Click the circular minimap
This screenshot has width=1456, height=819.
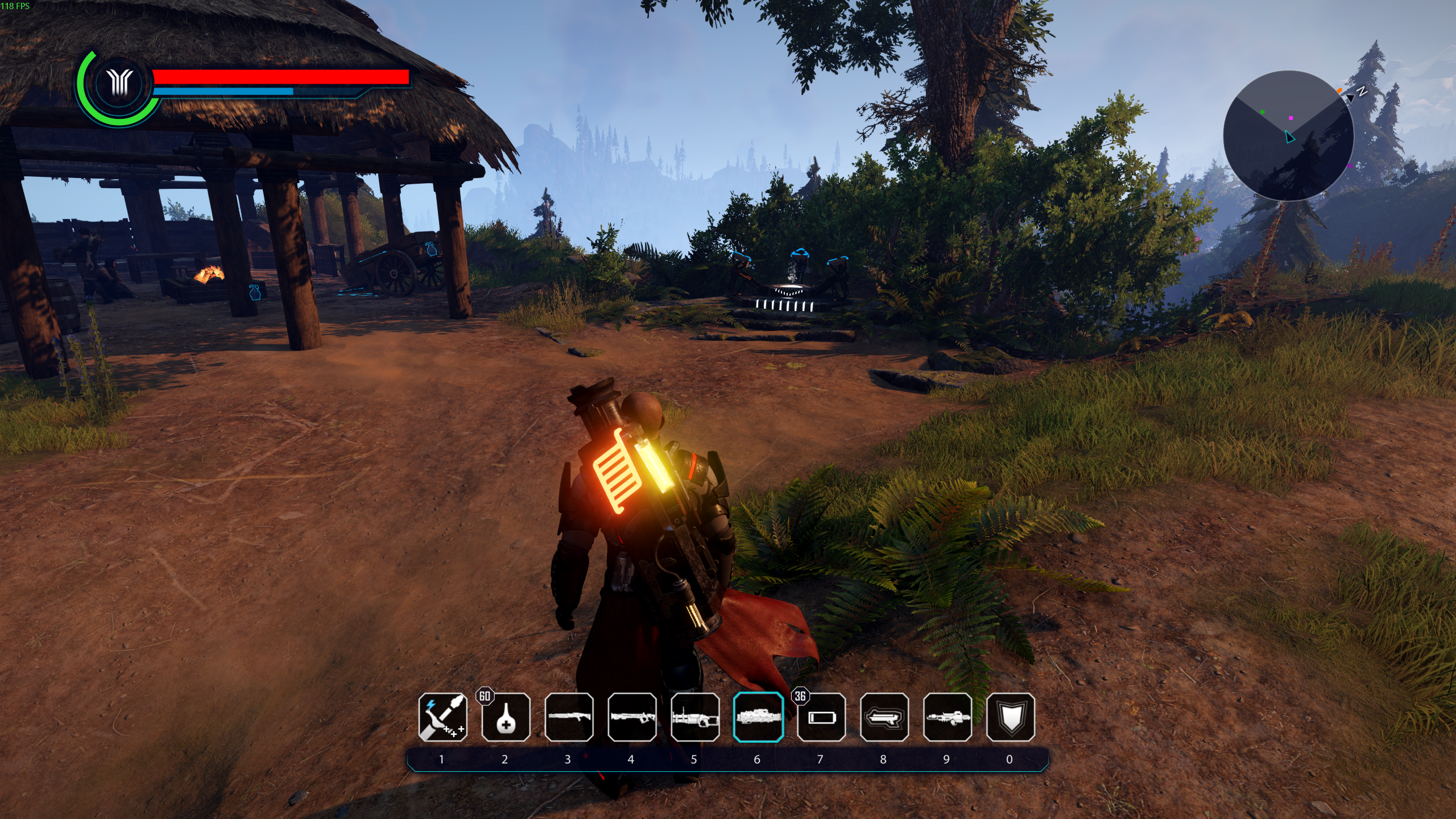pos(1288,135)
